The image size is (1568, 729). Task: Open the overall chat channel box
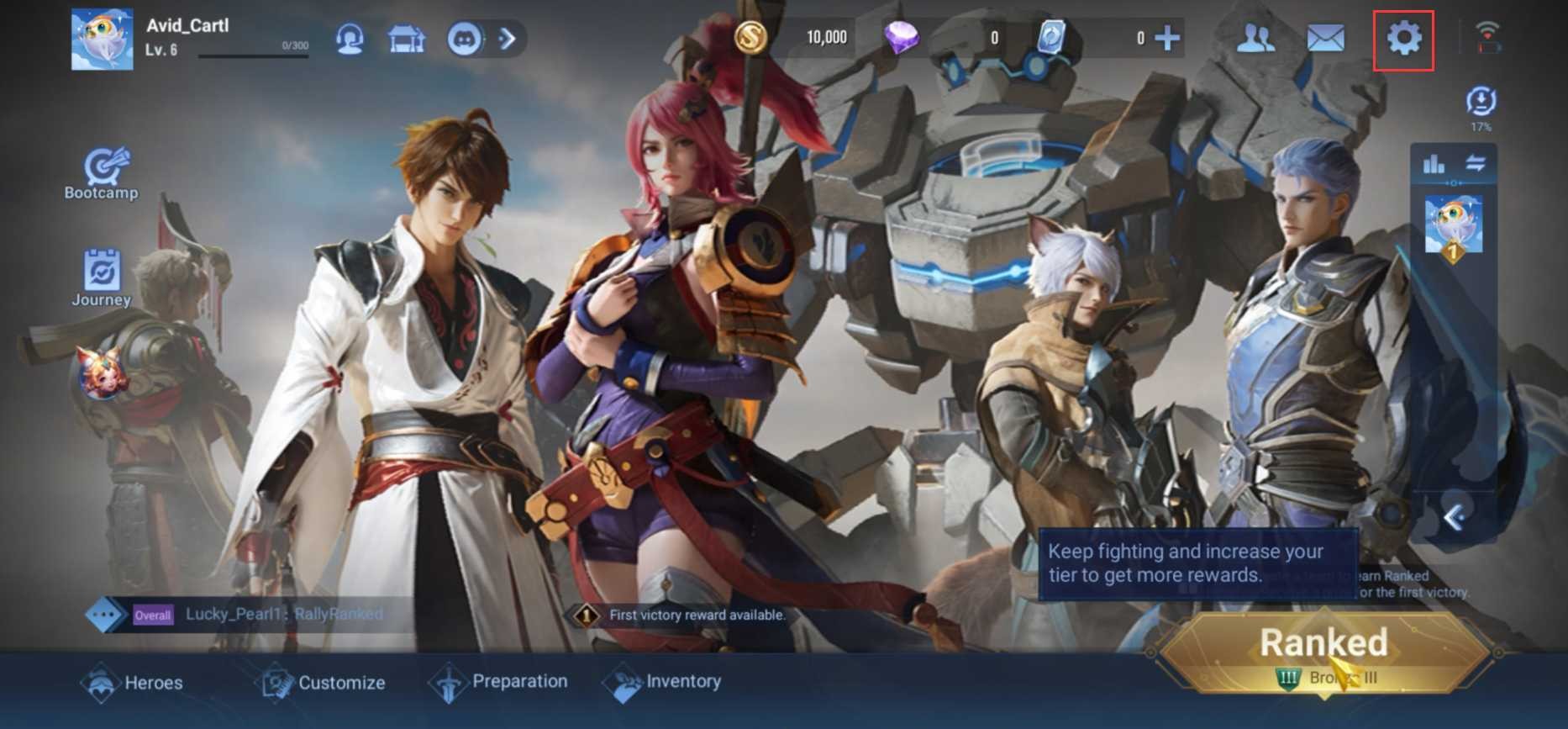pos(252,615)
